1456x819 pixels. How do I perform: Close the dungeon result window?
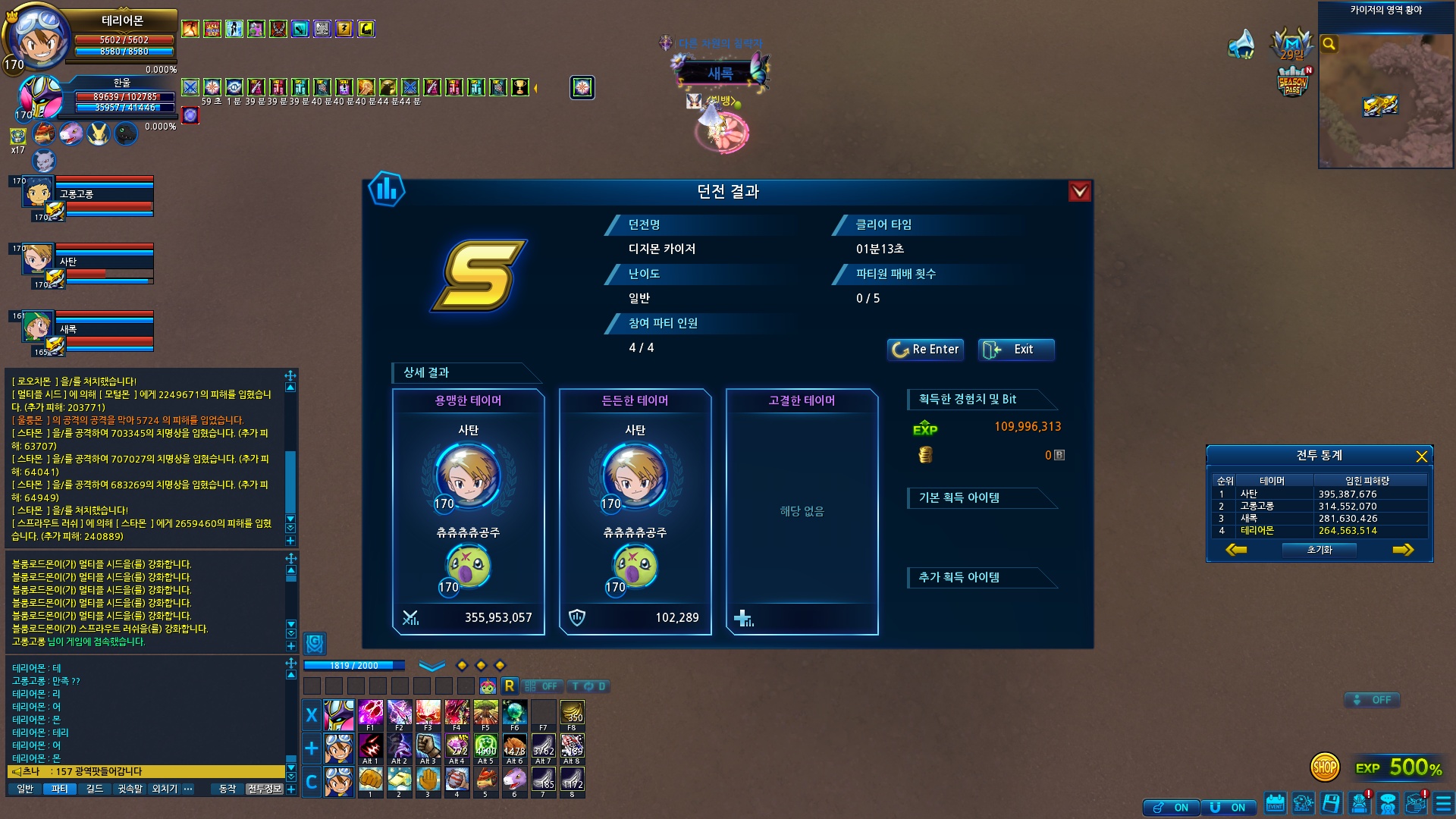pos(1079,192)
